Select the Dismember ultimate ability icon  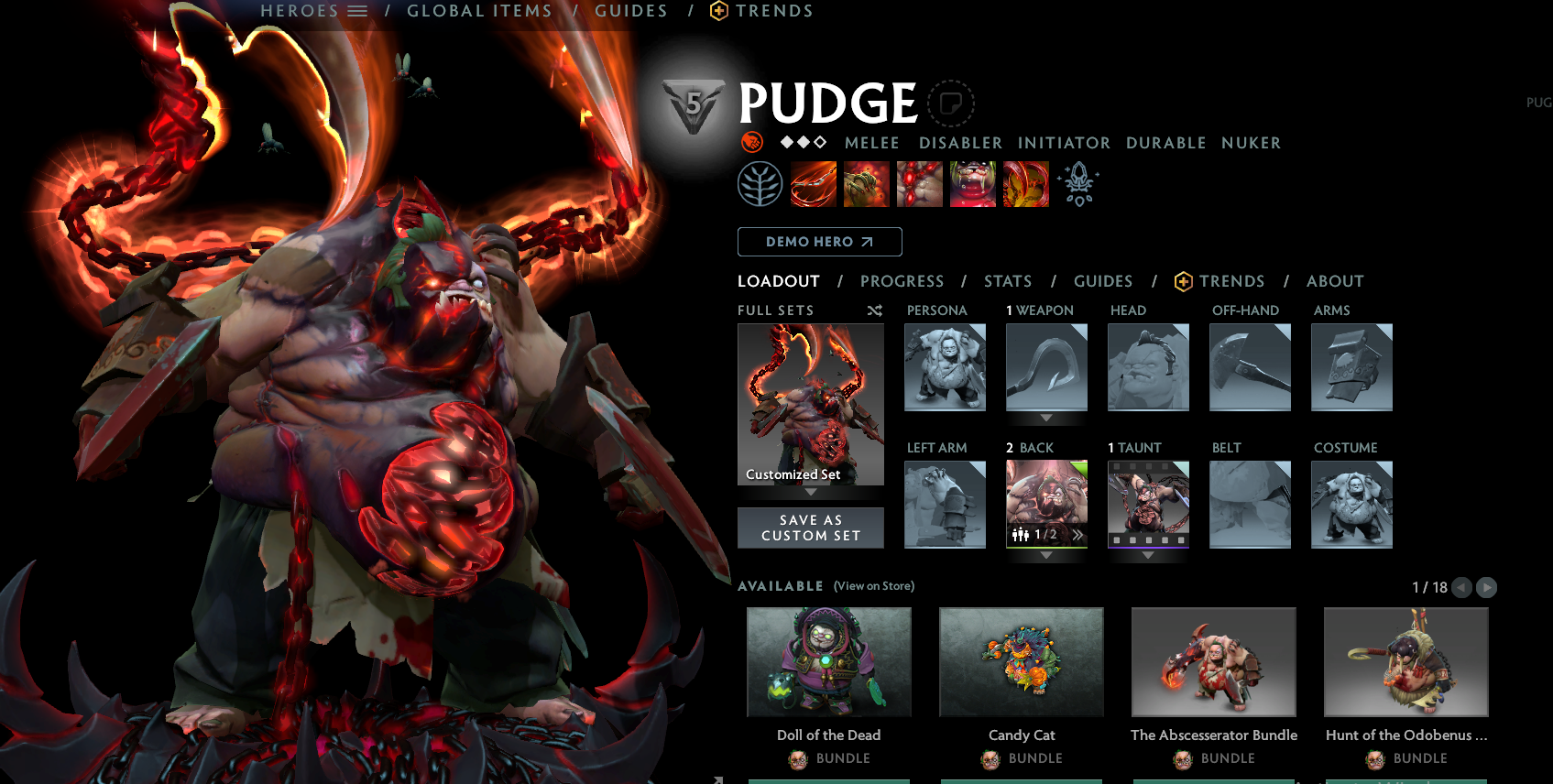(x=973, y=183)
